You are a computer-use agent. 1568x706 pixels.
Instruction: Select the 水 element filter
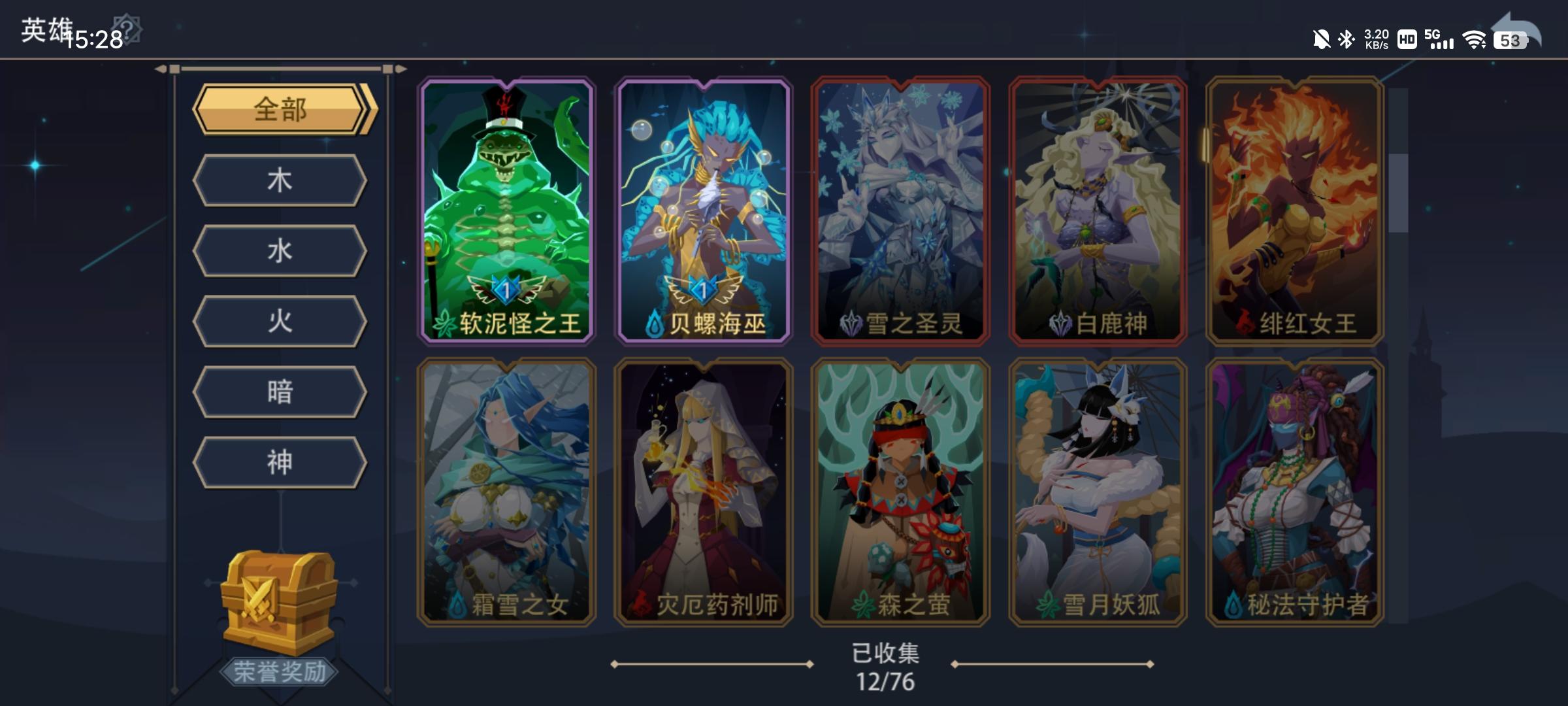pos(280,251)
